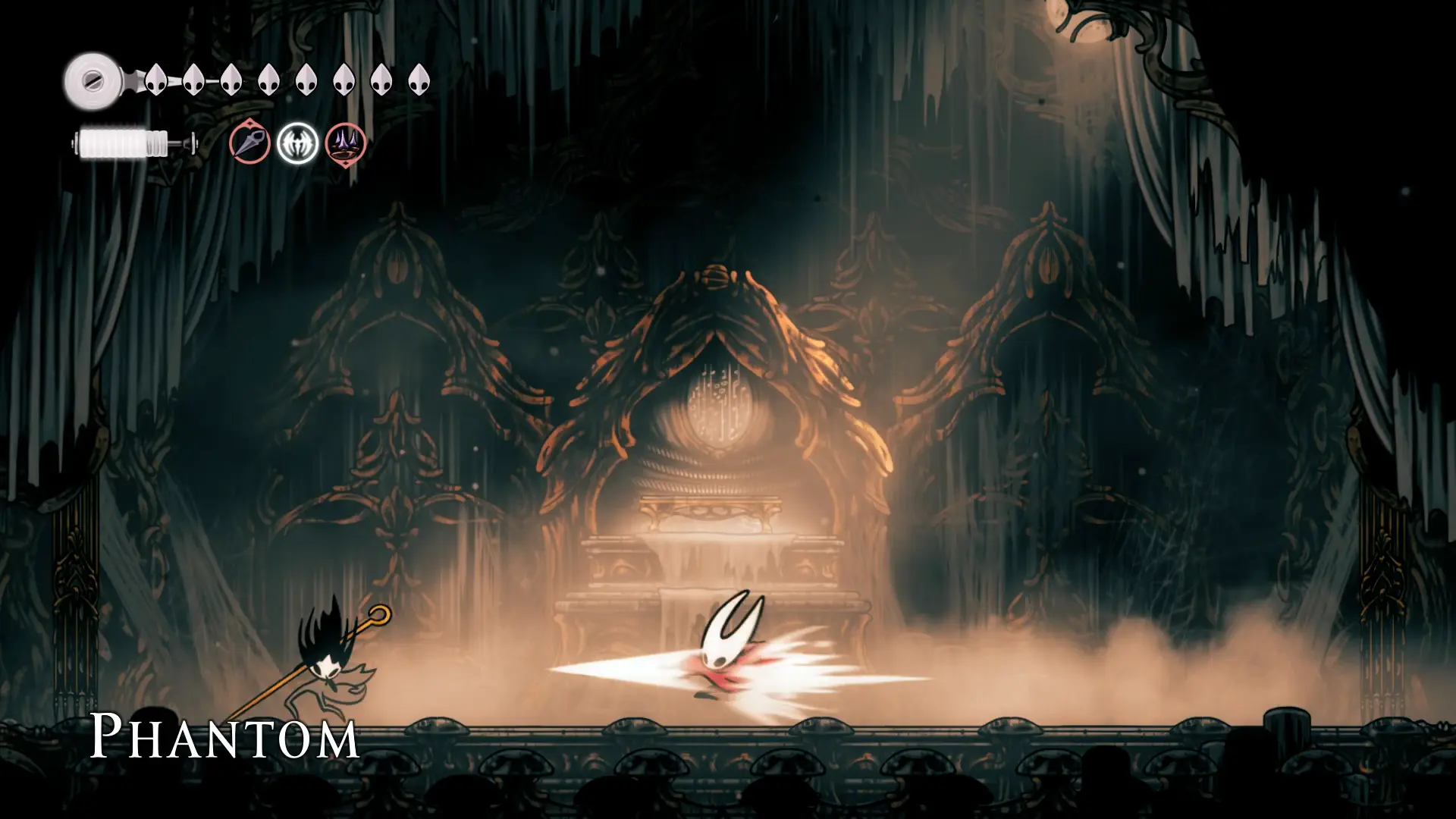Choose the purple spike trap tool icon
Image resolution: width=1456 pixels, height=819 pixels.
[346, 143]
